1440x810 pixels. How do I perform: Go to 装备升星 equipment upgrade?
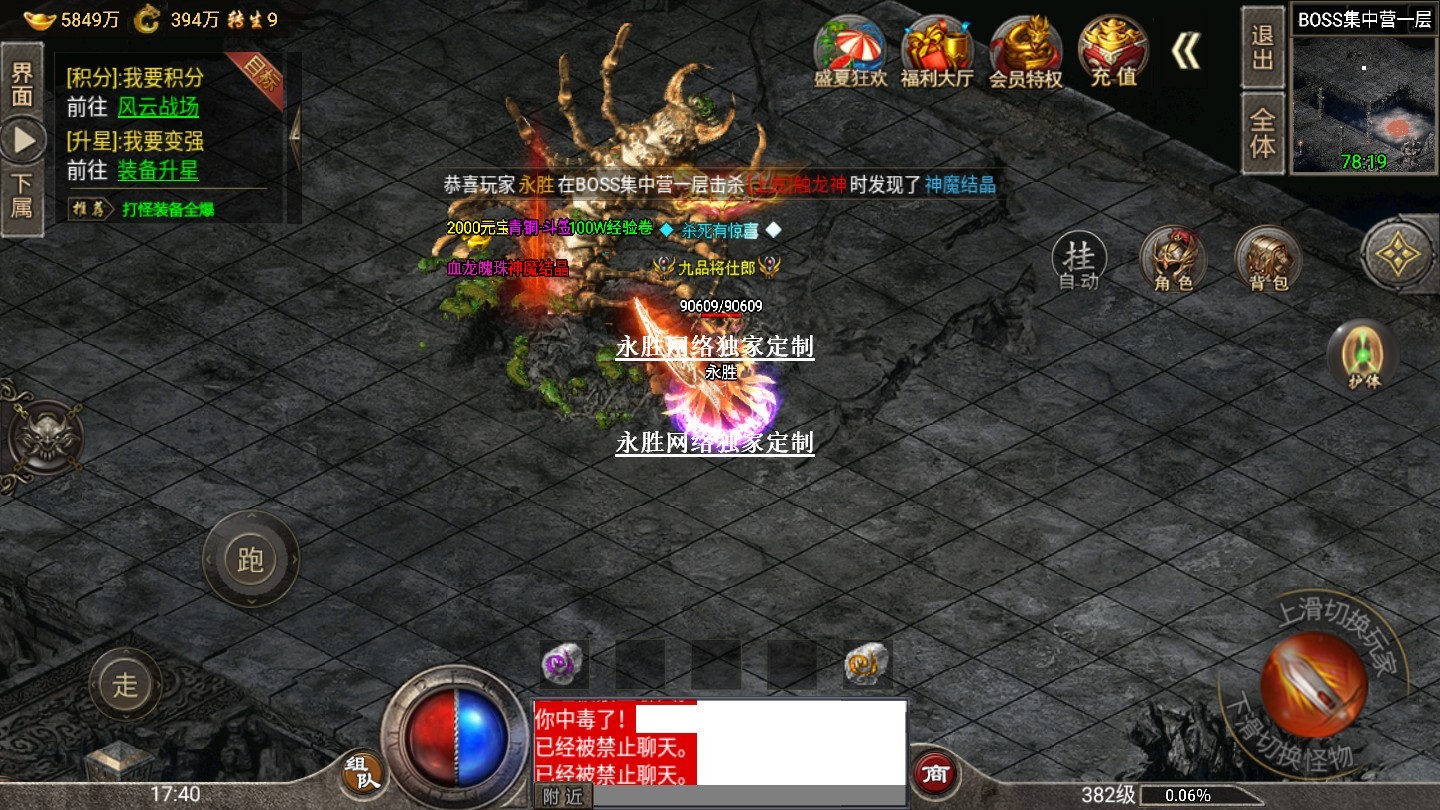[x=158, y=170]
